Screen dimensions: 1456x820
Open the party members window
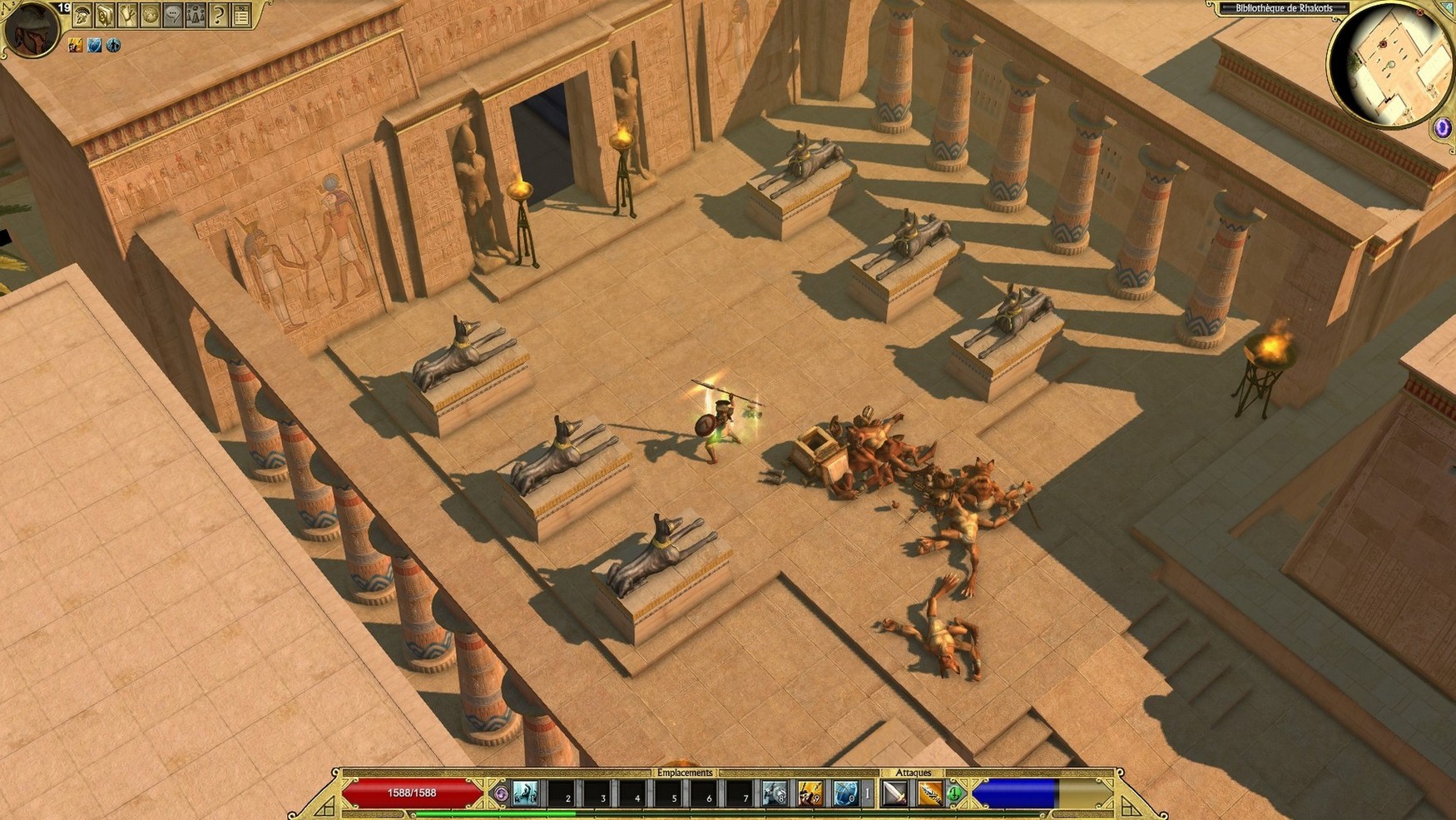point(196,15)
